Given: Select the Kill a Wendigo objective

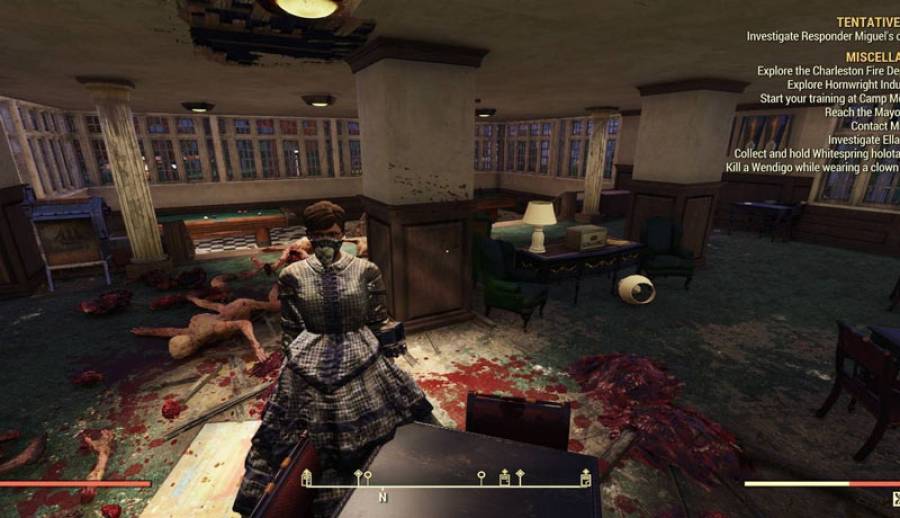Looking at the screenshot, I should pyautogui.click(x=812, y=168).
